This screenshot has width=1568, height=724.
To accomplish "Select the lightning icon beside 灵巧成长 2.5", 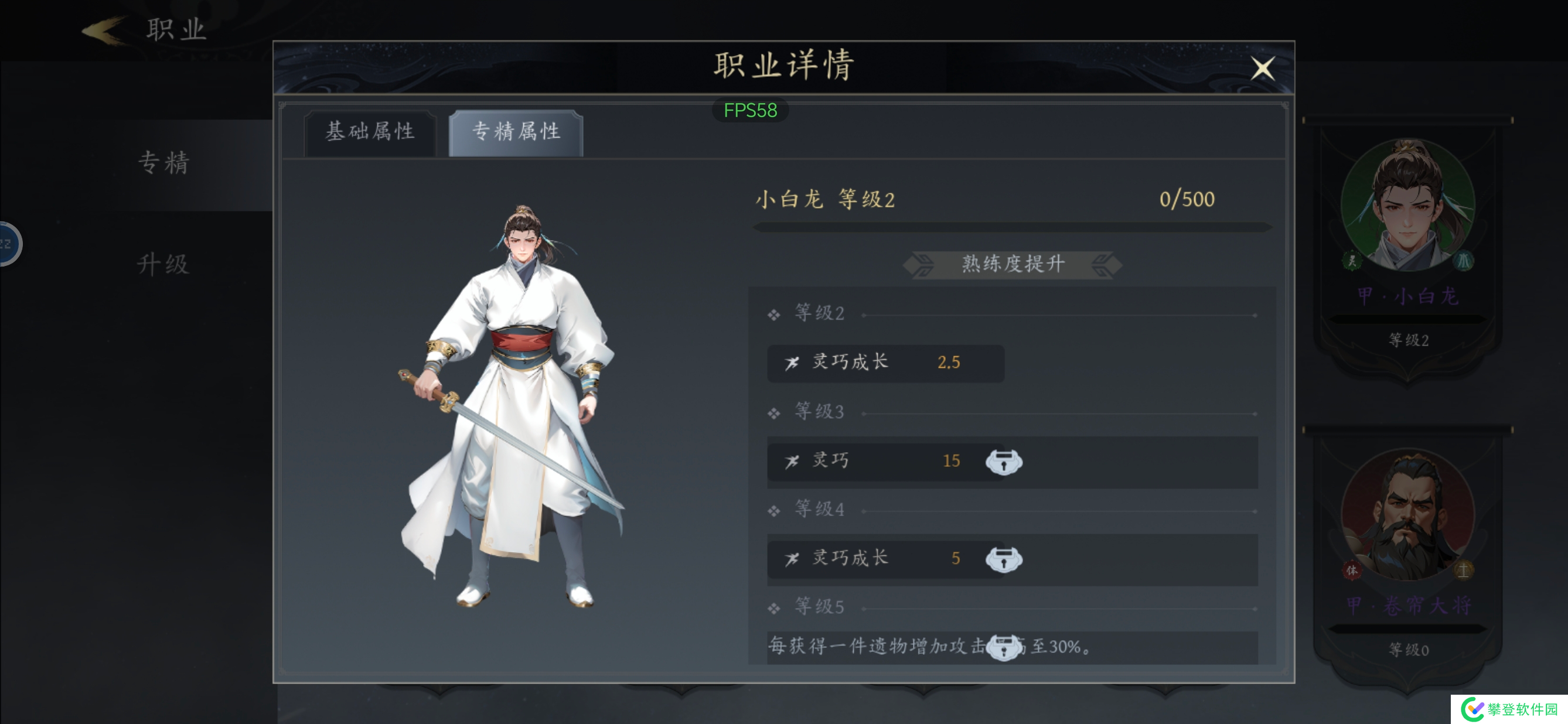I will pos(792,363).
